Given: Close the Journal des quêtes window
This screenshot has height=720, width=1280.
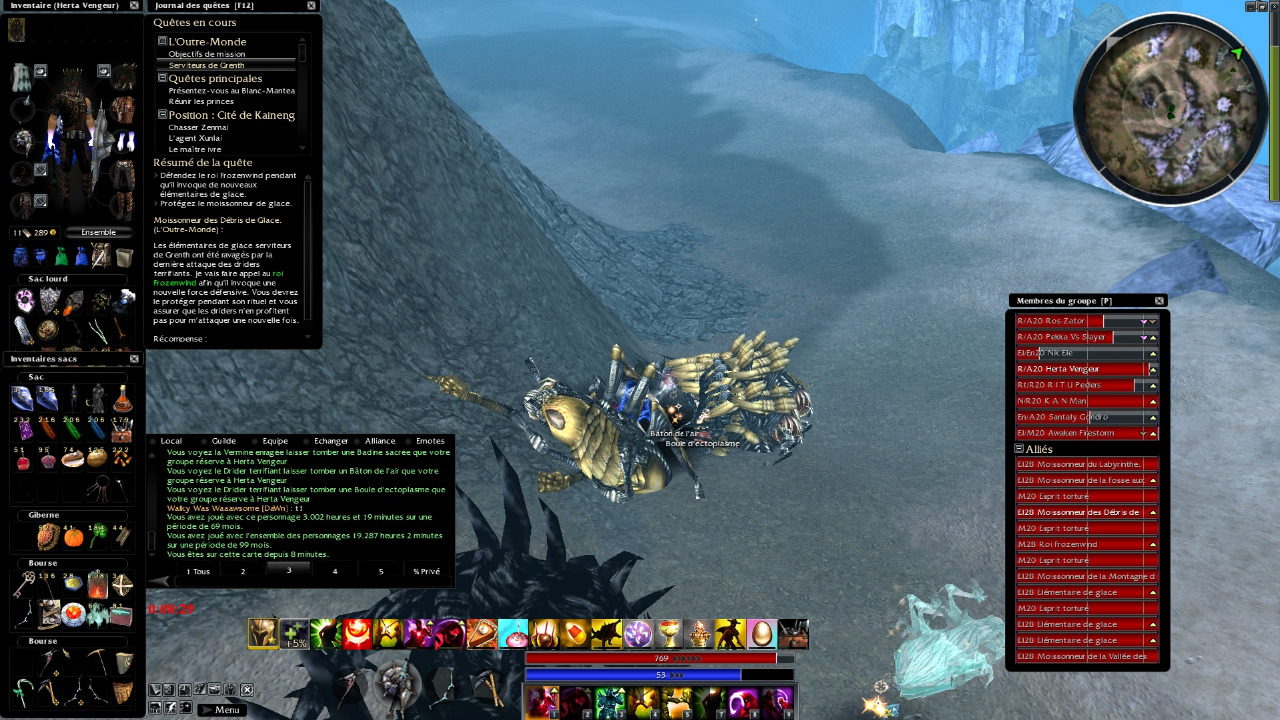Looking at the screenshot, I should tap(313, 5).
